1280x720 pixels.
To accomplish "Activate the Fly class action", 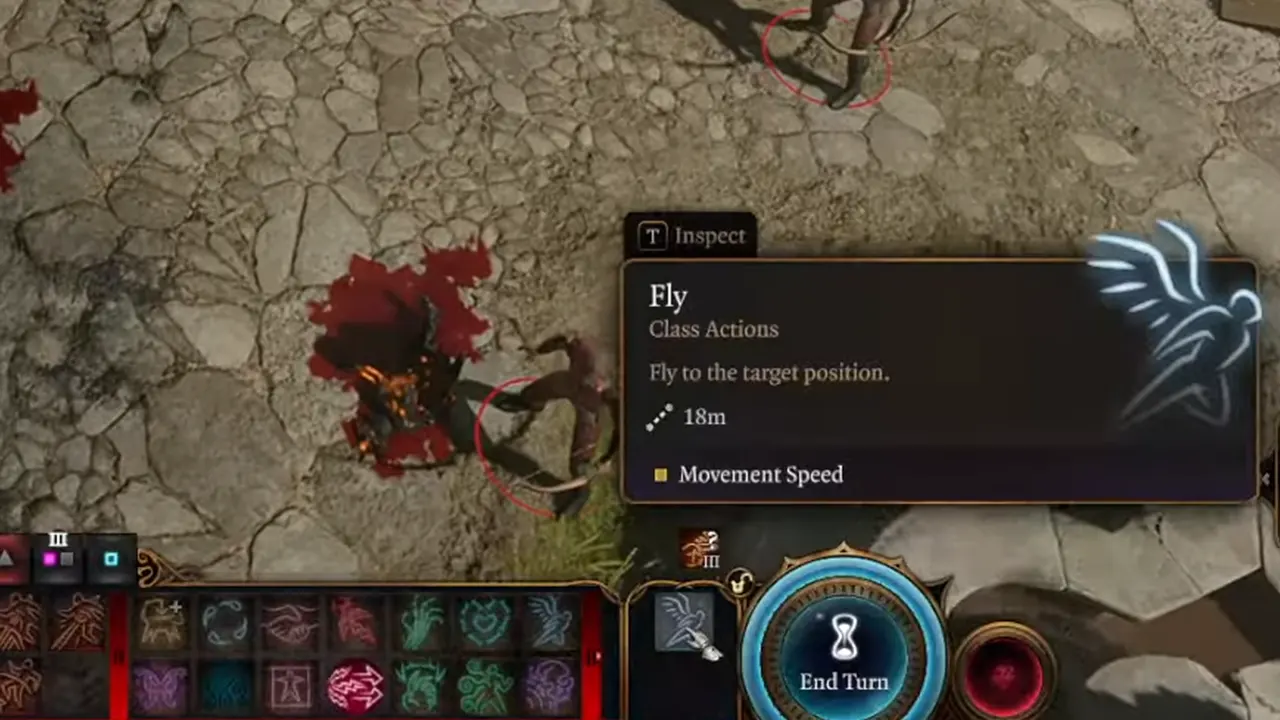I will (684, 622).
